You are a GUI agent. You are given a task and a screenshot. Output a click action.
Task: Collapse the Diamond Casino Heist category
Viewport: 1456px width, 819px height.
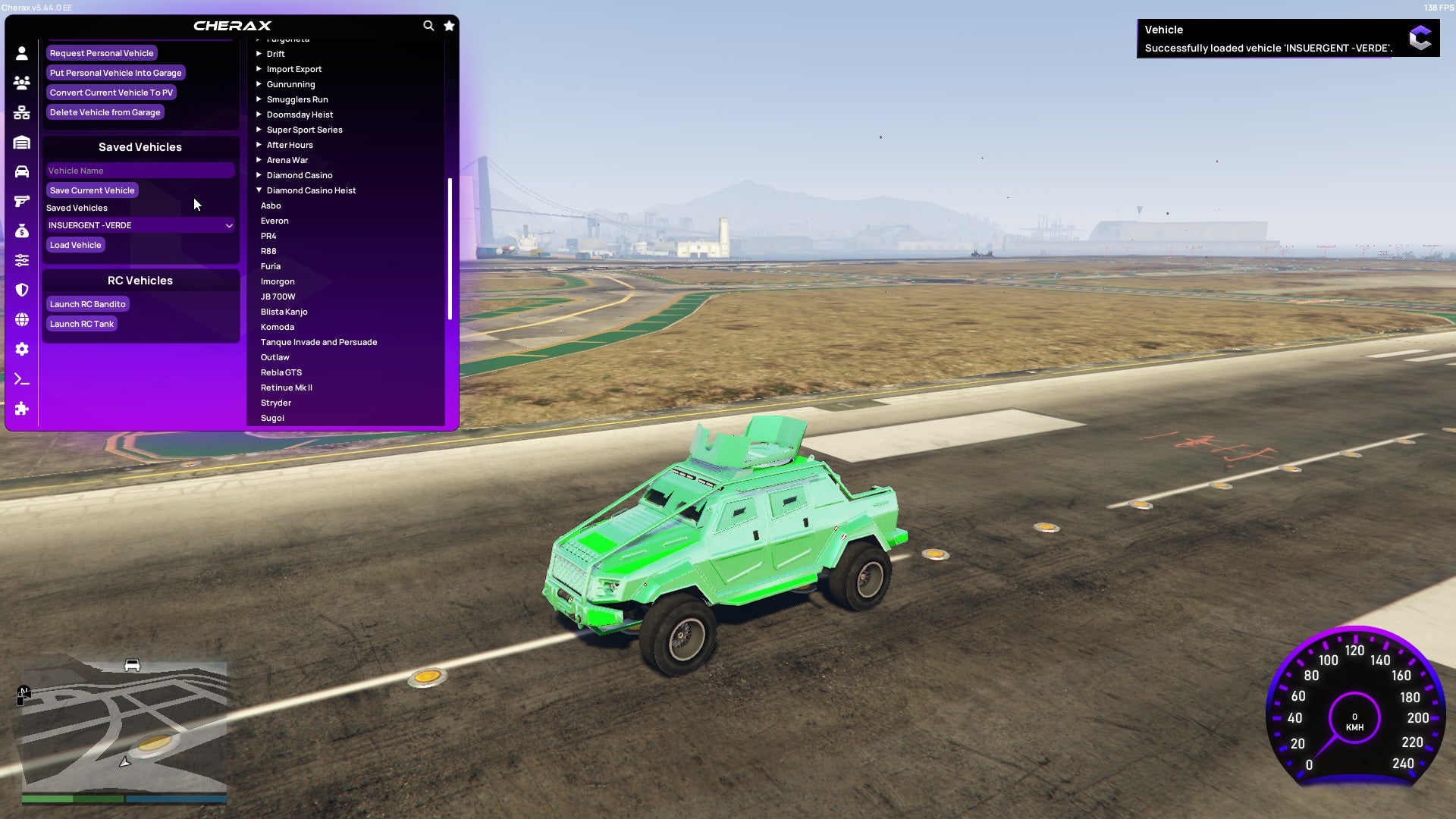pos(310,190)
